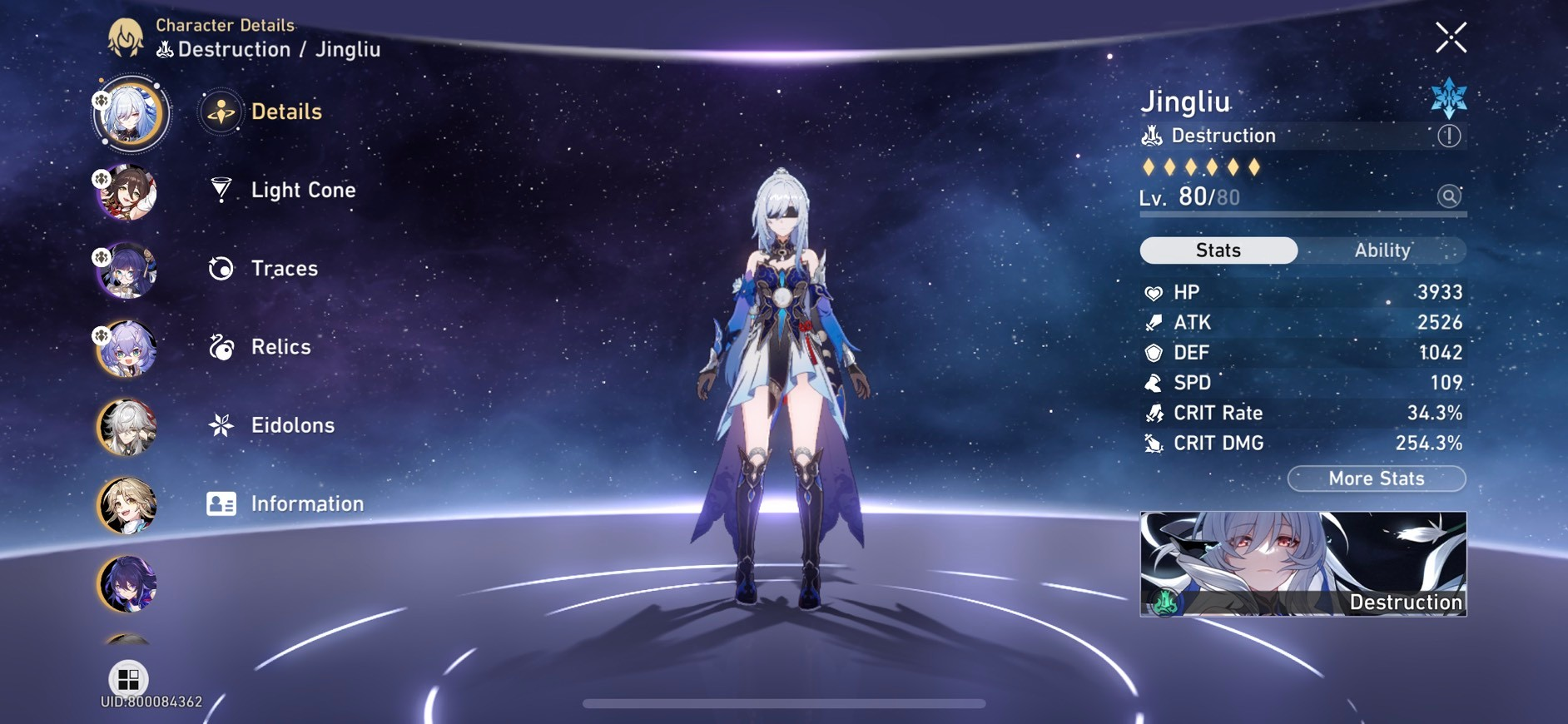This screenshot has width=1568, height=724.
Task: Switch to the silver-haired male character portrait
Action: click(x=127, y=429)
